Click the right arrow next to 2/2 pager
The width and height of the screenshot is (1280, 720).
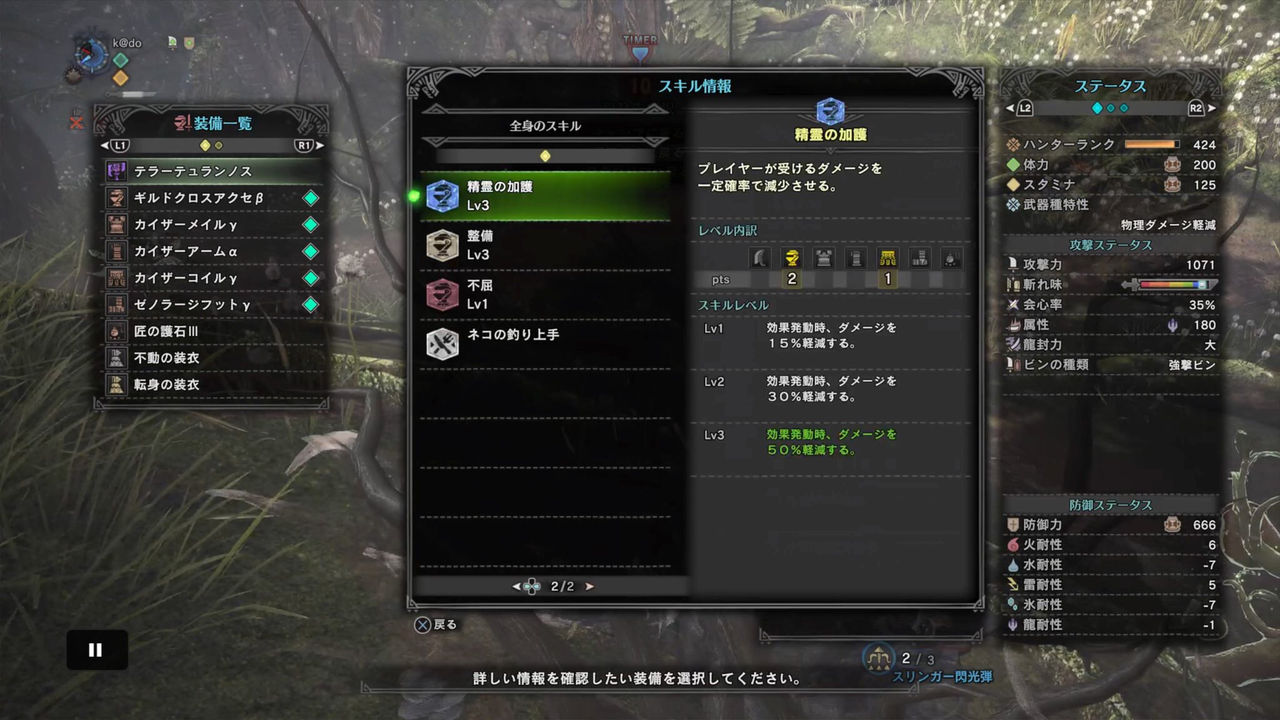[589, 587]
